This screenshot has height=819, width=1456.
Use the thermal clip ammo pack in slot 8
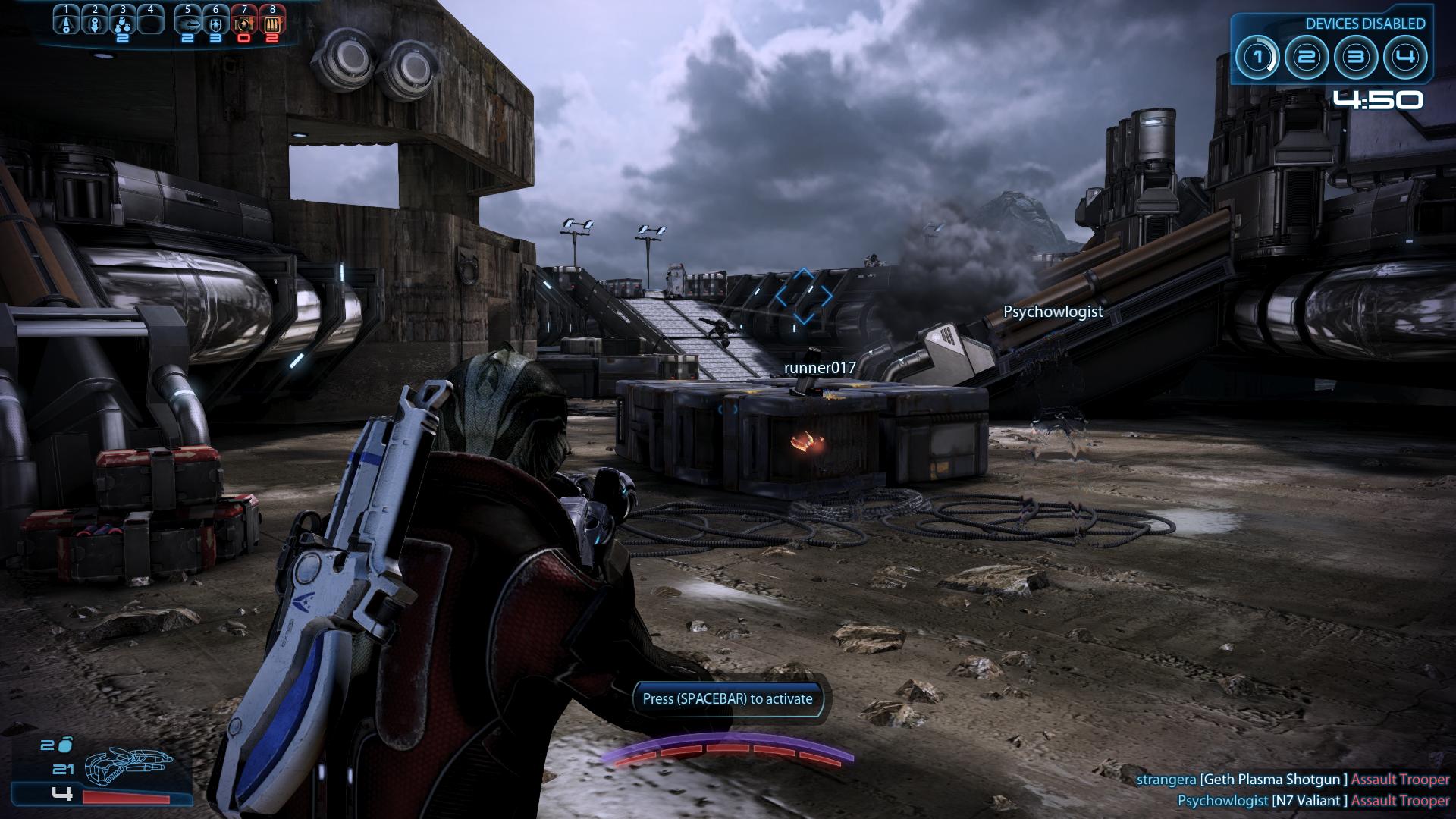pos(272,23)
